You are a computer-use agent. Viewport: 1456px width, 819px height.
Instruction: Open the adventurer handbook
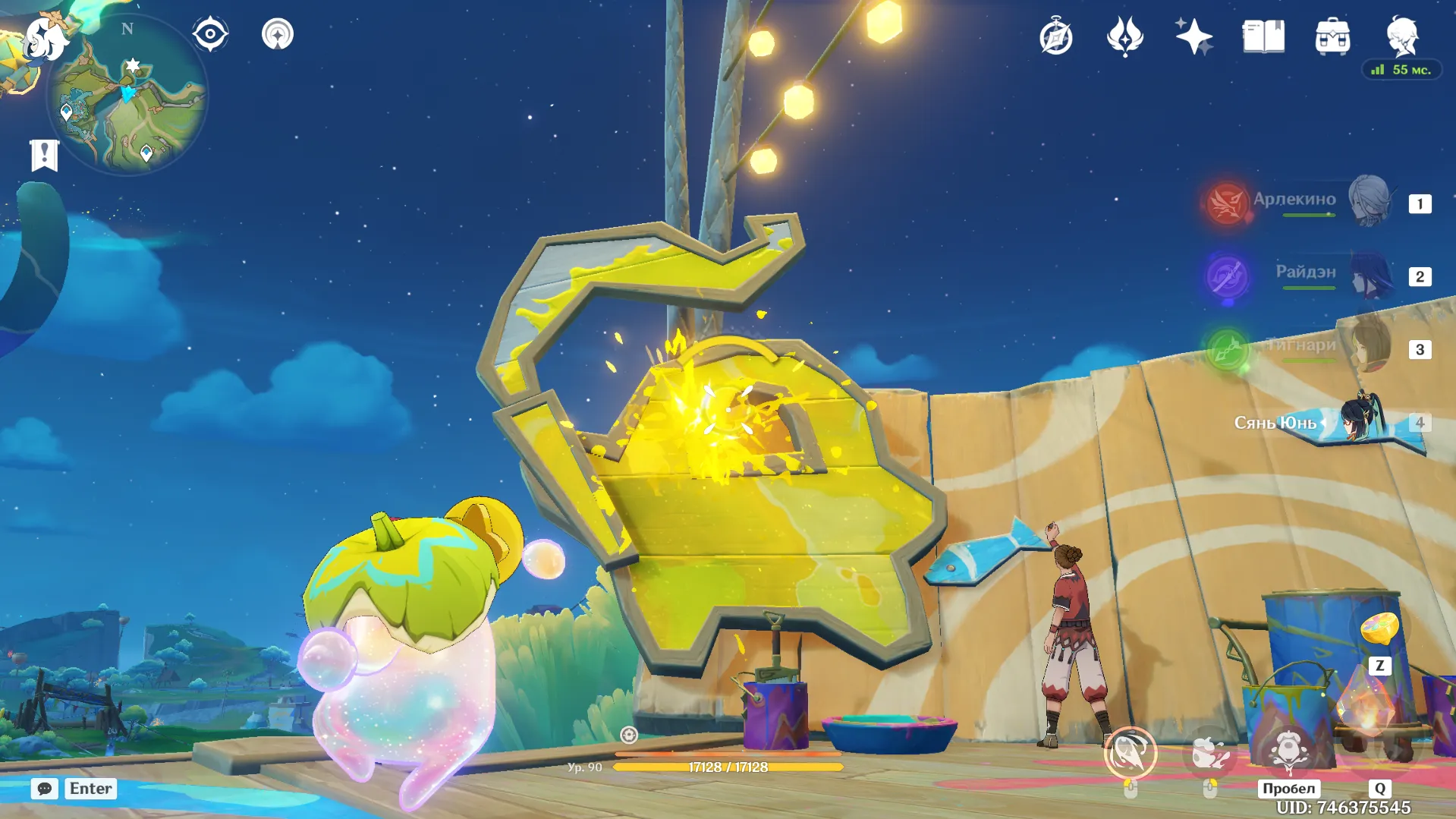coord(1263,36)
